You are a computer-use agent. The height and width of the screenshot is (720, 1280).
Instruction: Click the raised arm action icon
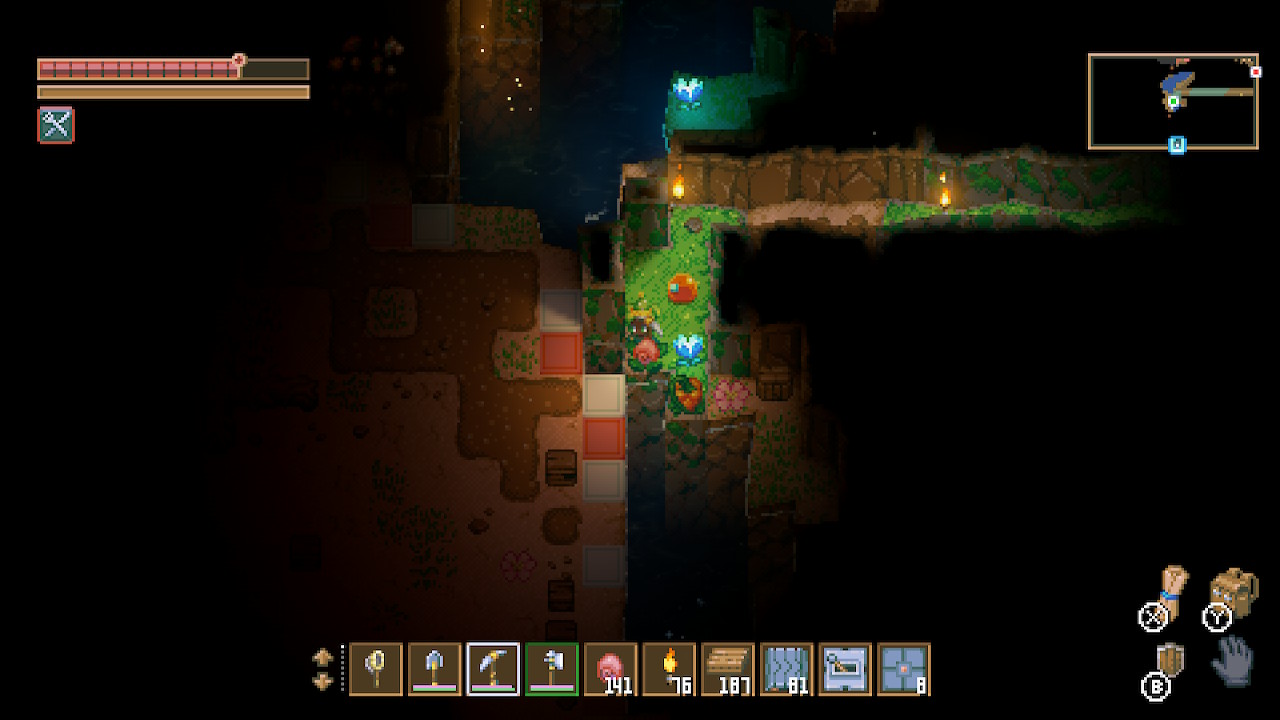click(x=1171, y=588)
